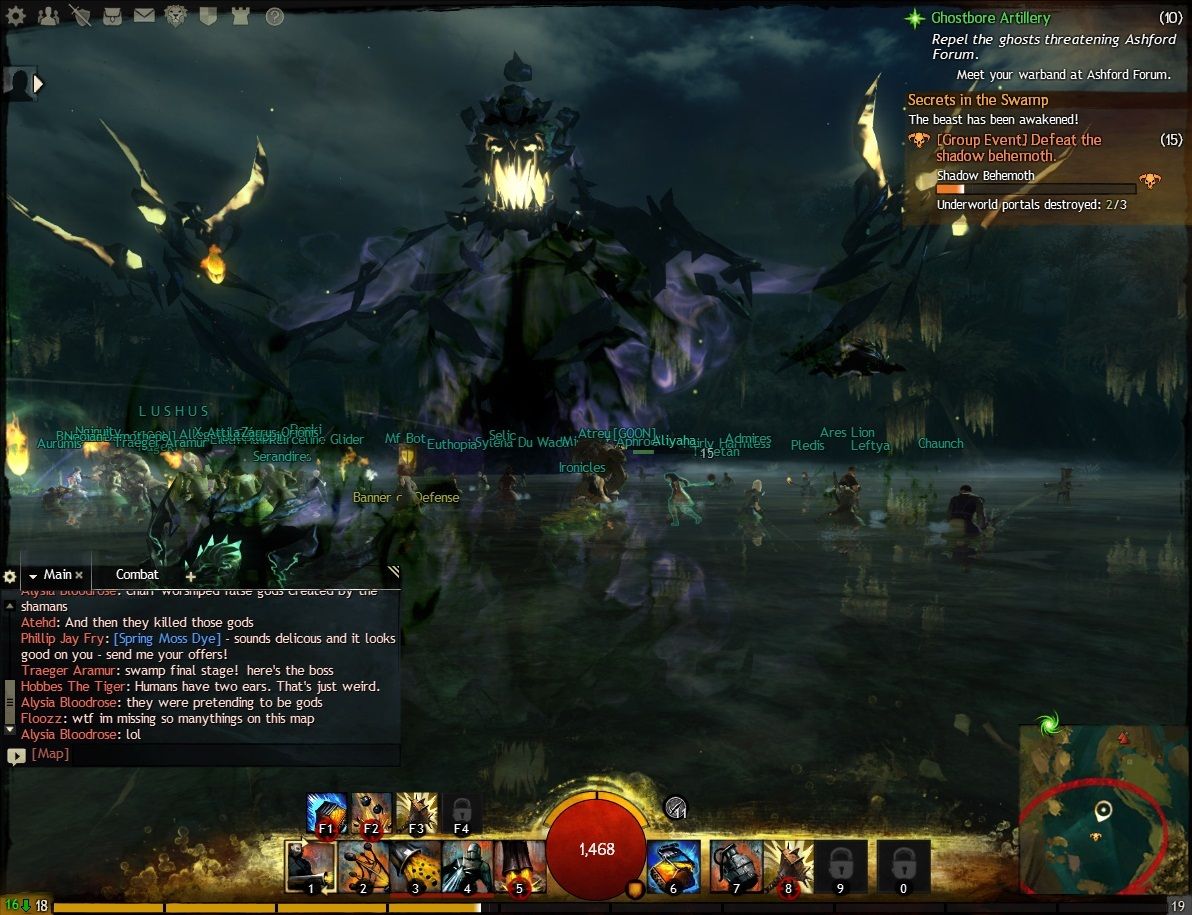Open the inventory bag icon
Image resolution: width=1192 pixels, height=915 pixels.
point(111,16)
